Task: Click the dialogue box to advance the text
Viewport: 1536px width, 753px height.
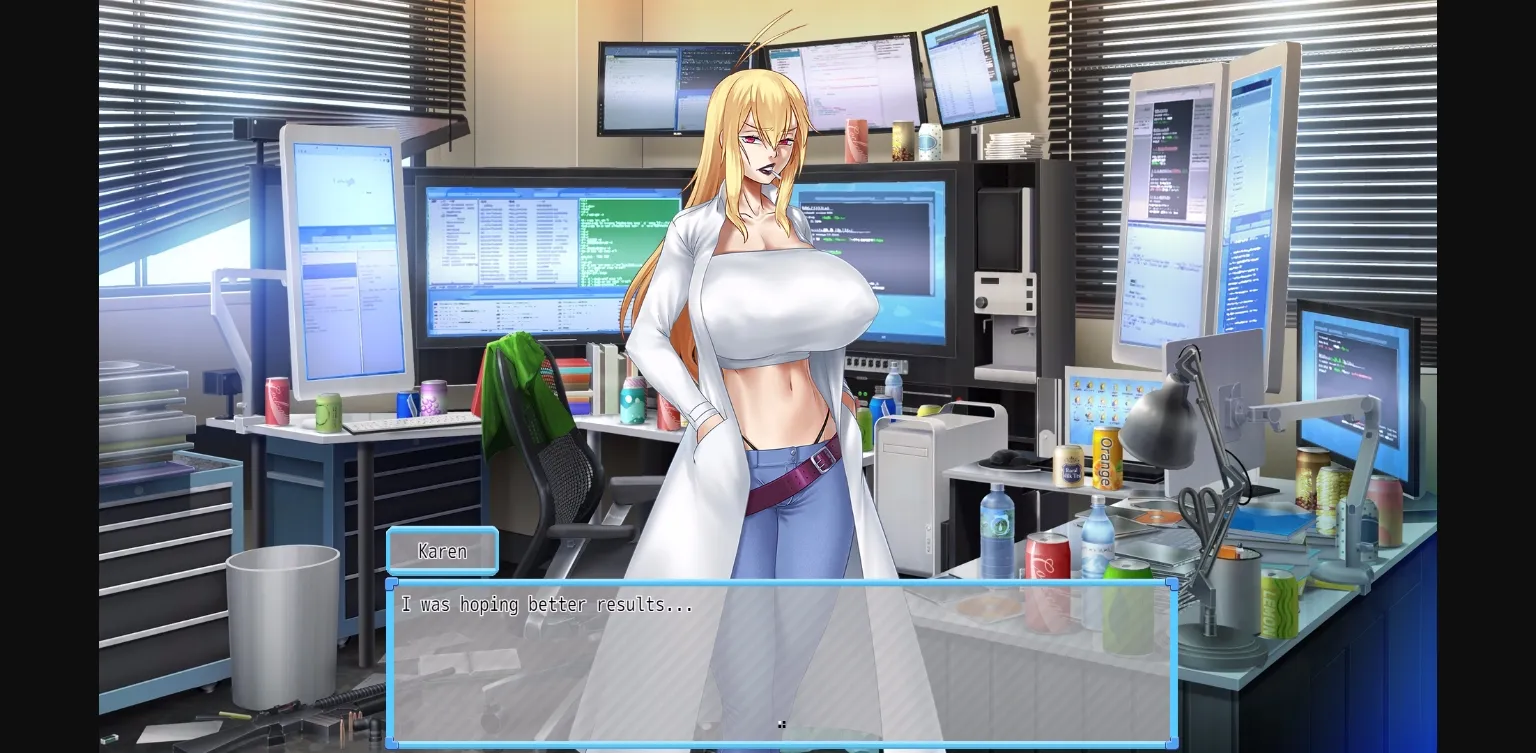Action: click(x=783, y=660)
